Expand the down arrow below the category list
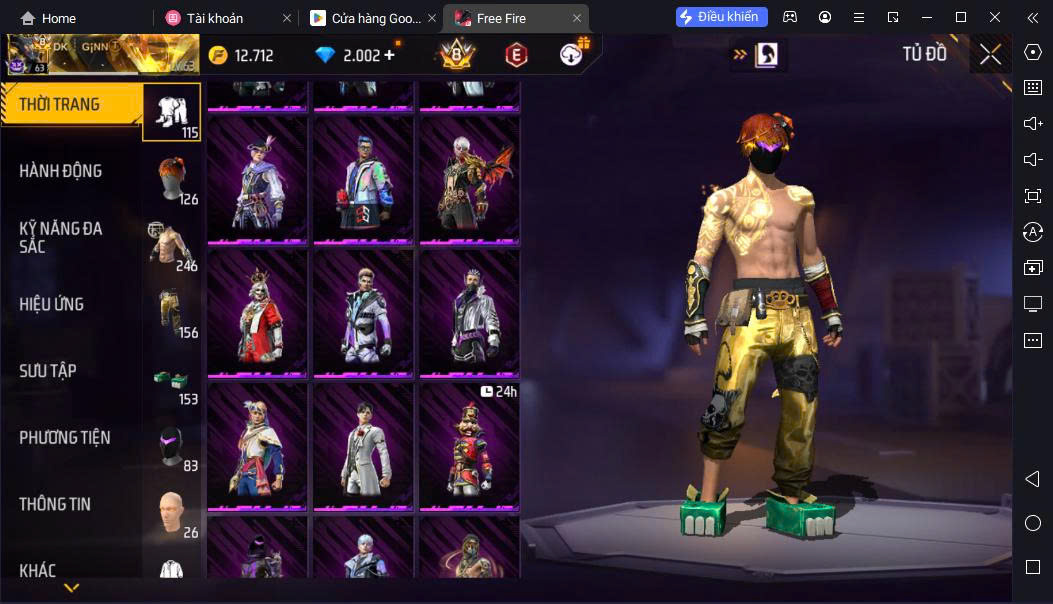Screen dimensions: 1053x604 (71, 588)
